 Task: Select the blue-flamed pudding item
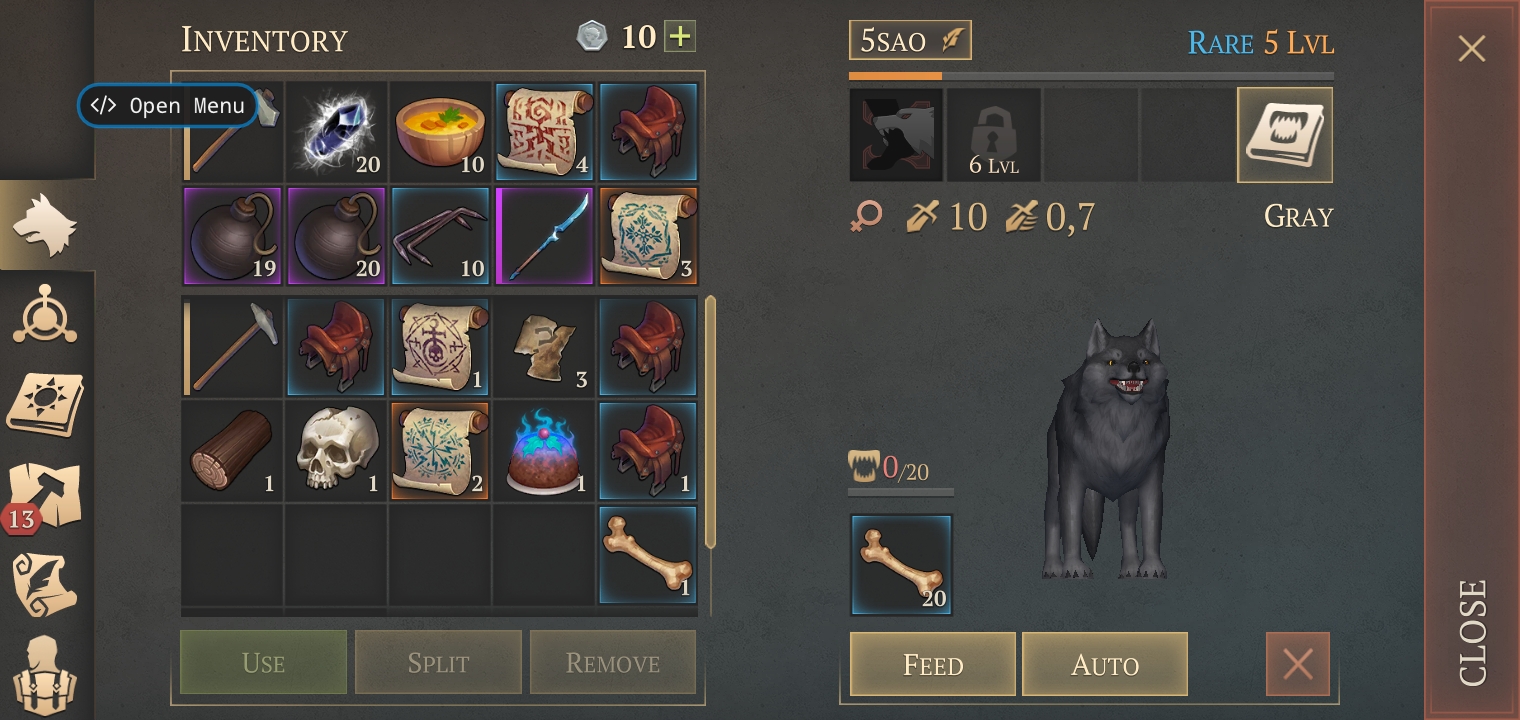544,450
